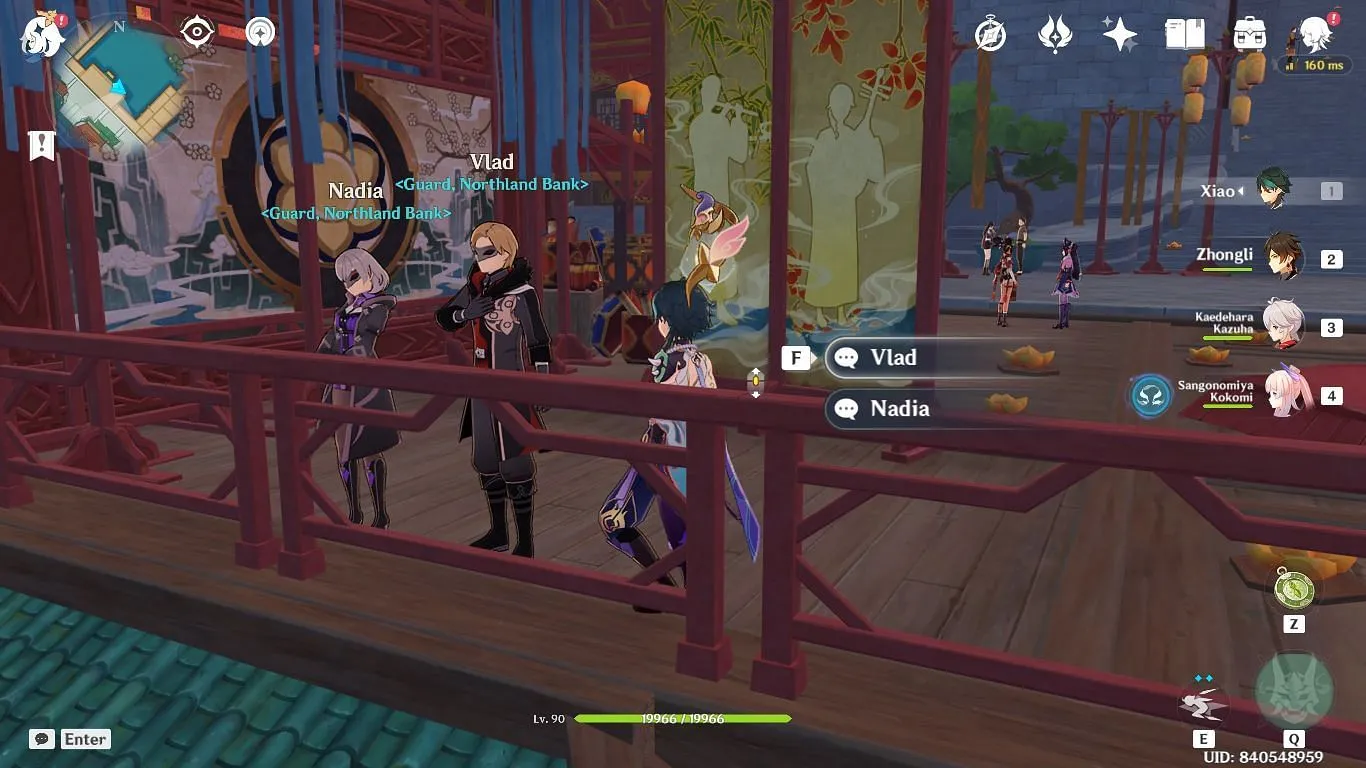Use the green compass gadget
Image resolution: width=1366 pixels, height=768 pixels.
coord(1294,588)
